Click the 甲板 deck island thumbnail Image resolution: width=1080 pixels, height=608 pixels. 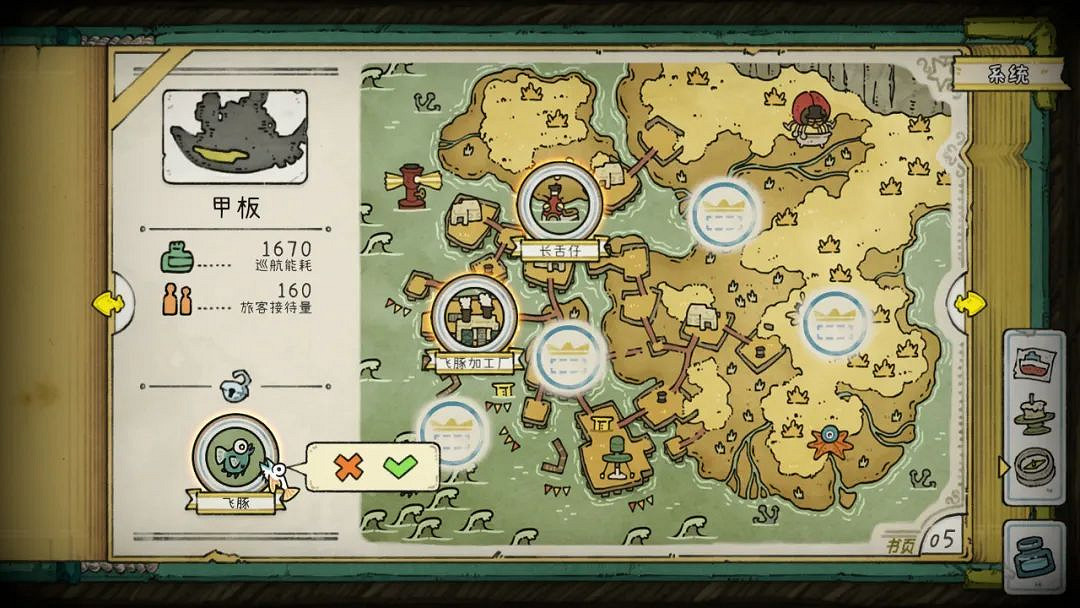[x=236, y=137]
